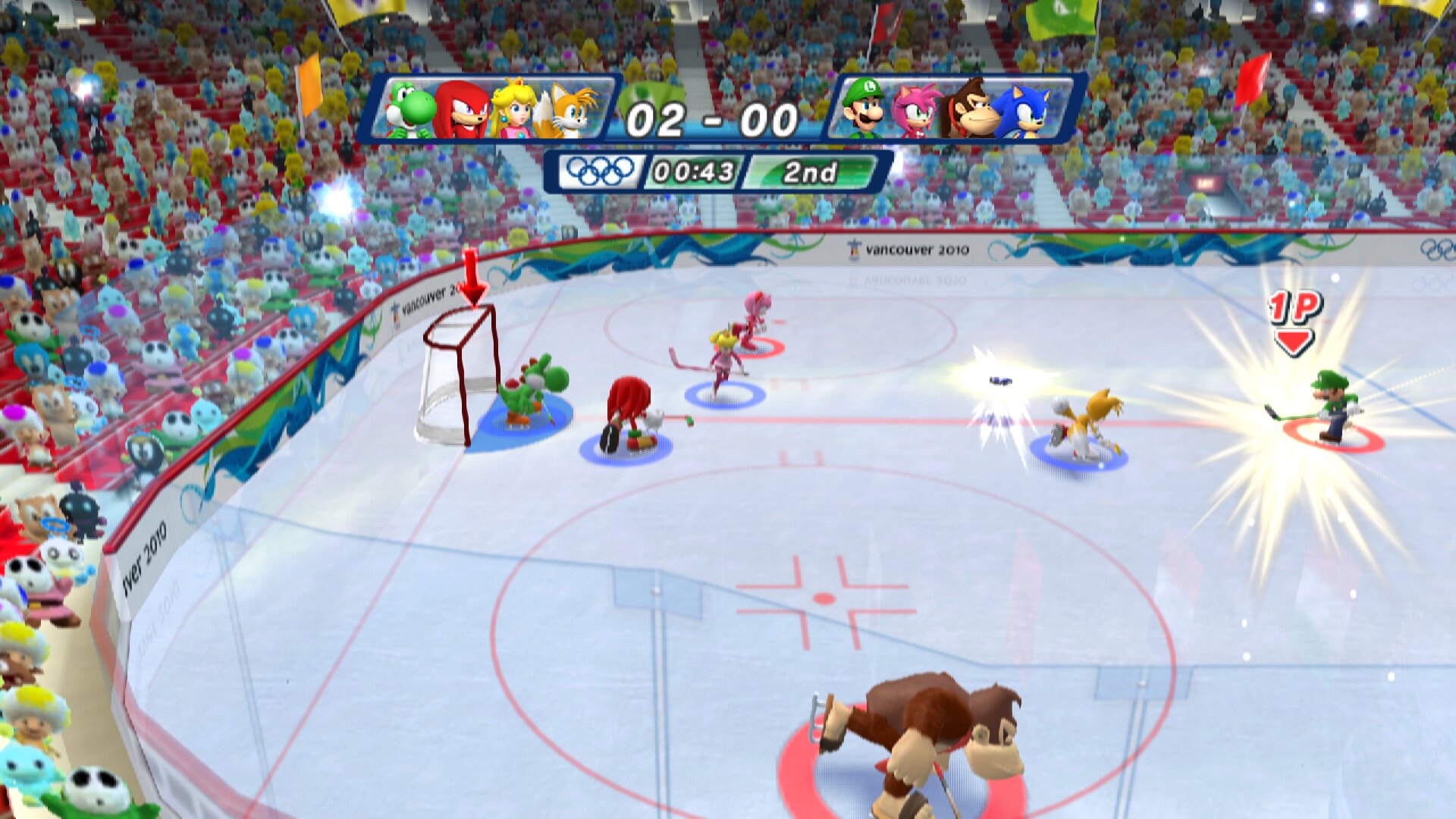Select the 1P player indicator above Luigi

coord(1293,314)
